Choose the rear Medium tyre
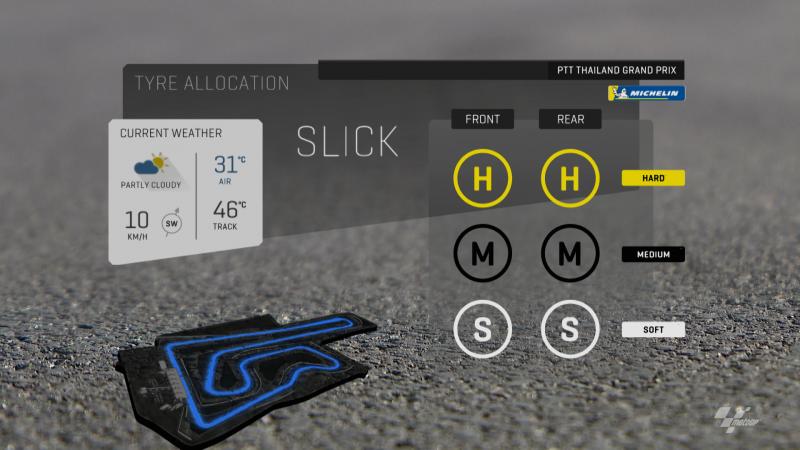Image resolution: width=800 pixels, height=450 pixels. coord(570,254)
